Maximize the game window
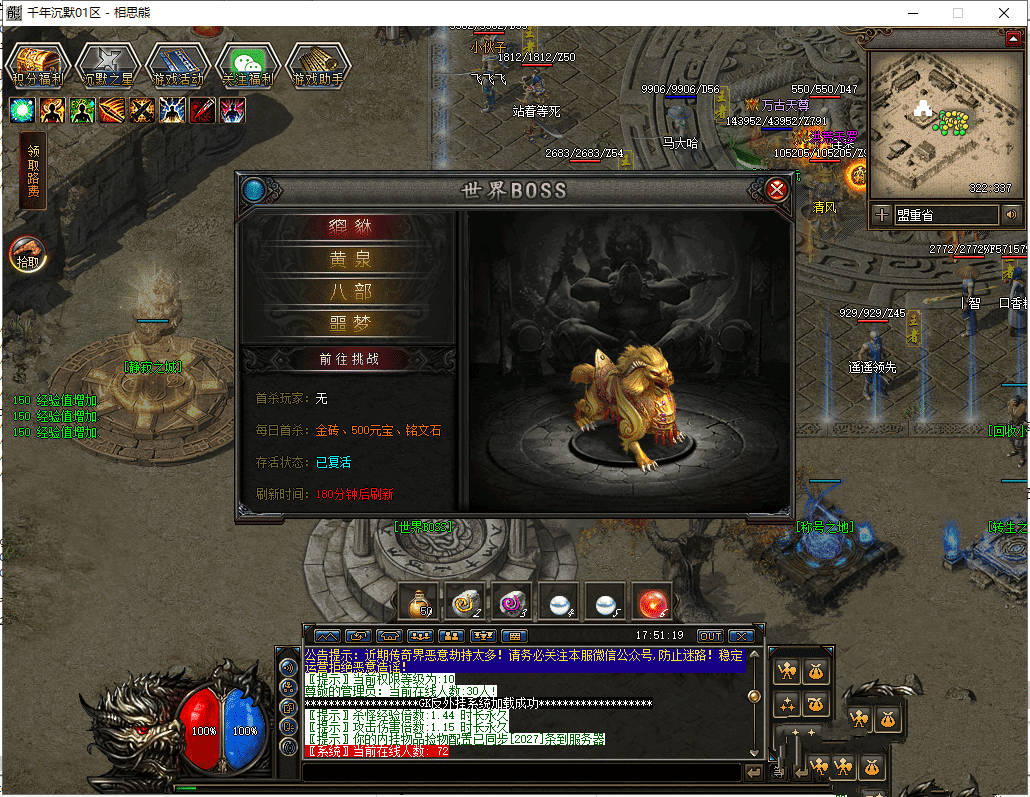Image resolution: width=1030 pixels, height=797 pixels. [957, 13]
